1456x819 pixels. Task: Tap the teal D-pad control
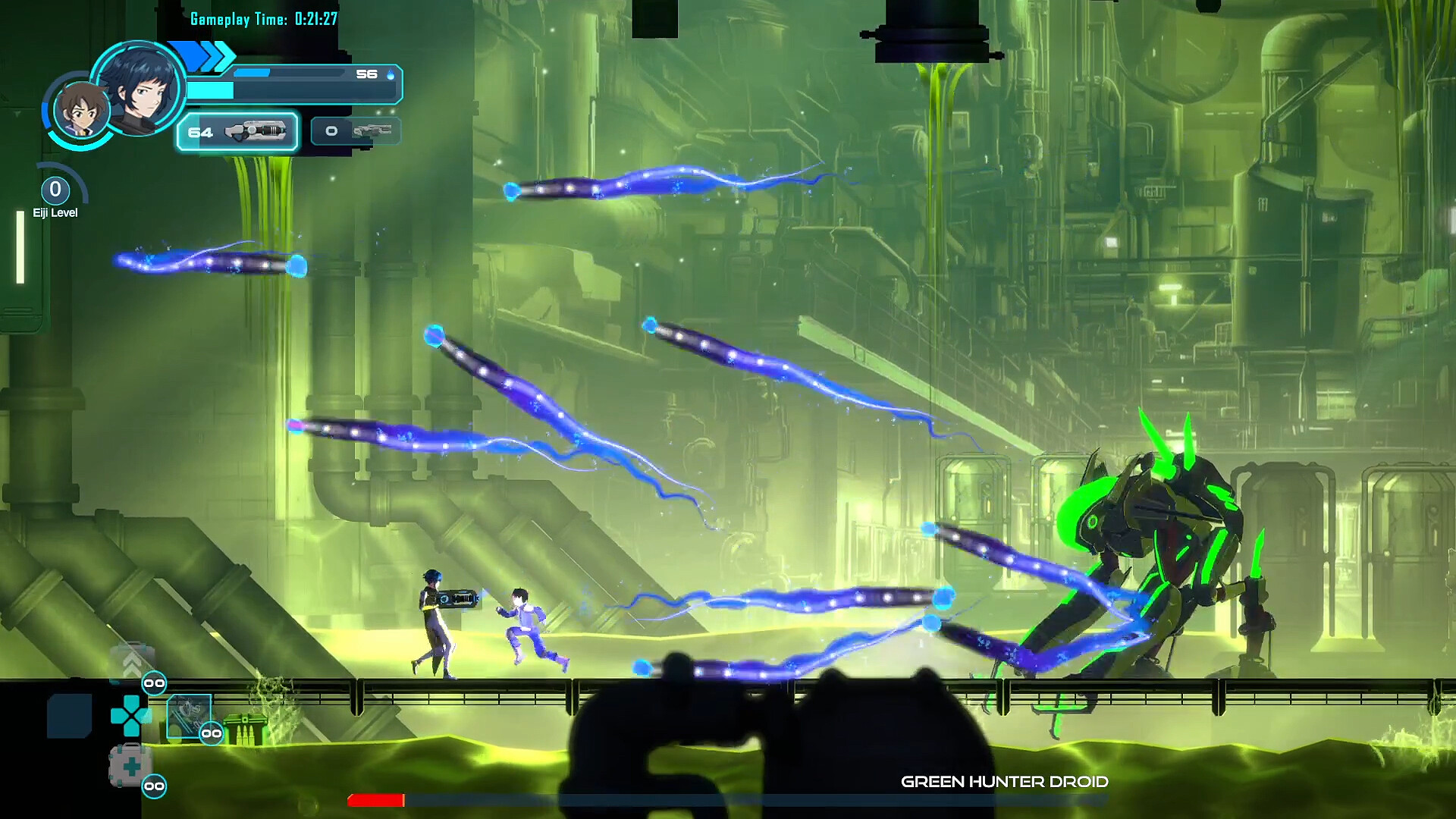point(131,714)
